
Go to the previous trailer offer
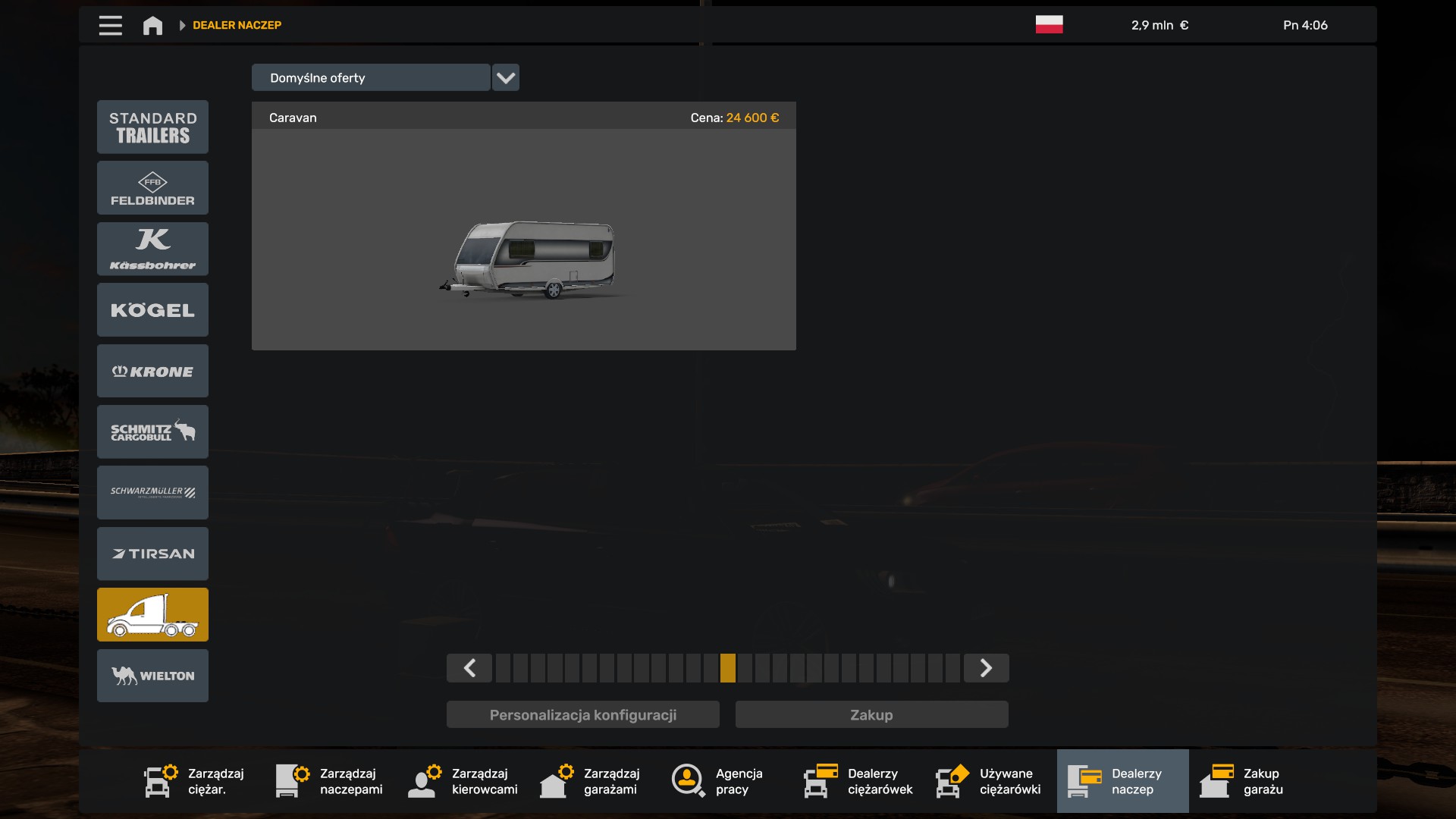[x=469, y=668]
